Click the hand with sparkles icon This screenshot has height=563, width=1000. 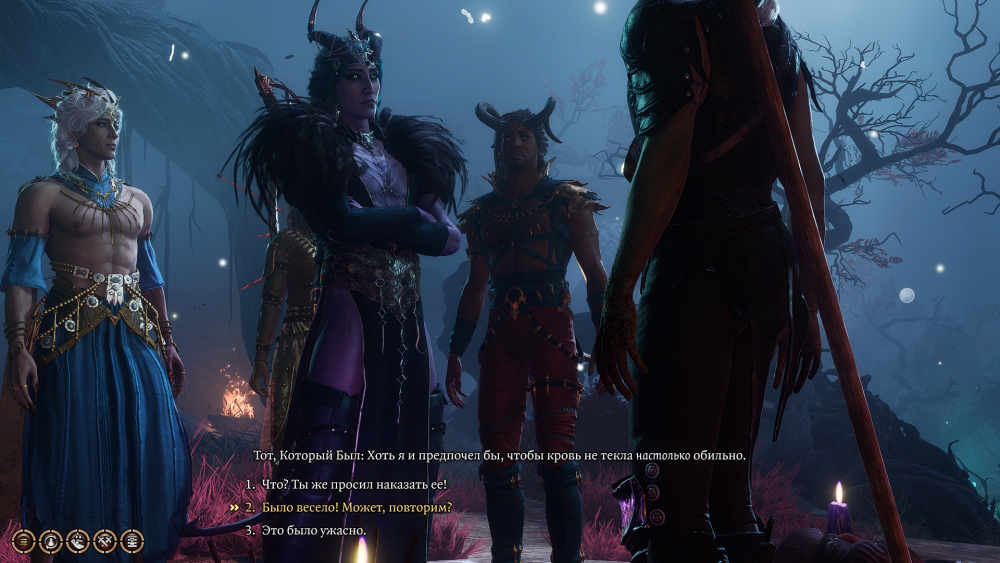(x=77, y=541)
